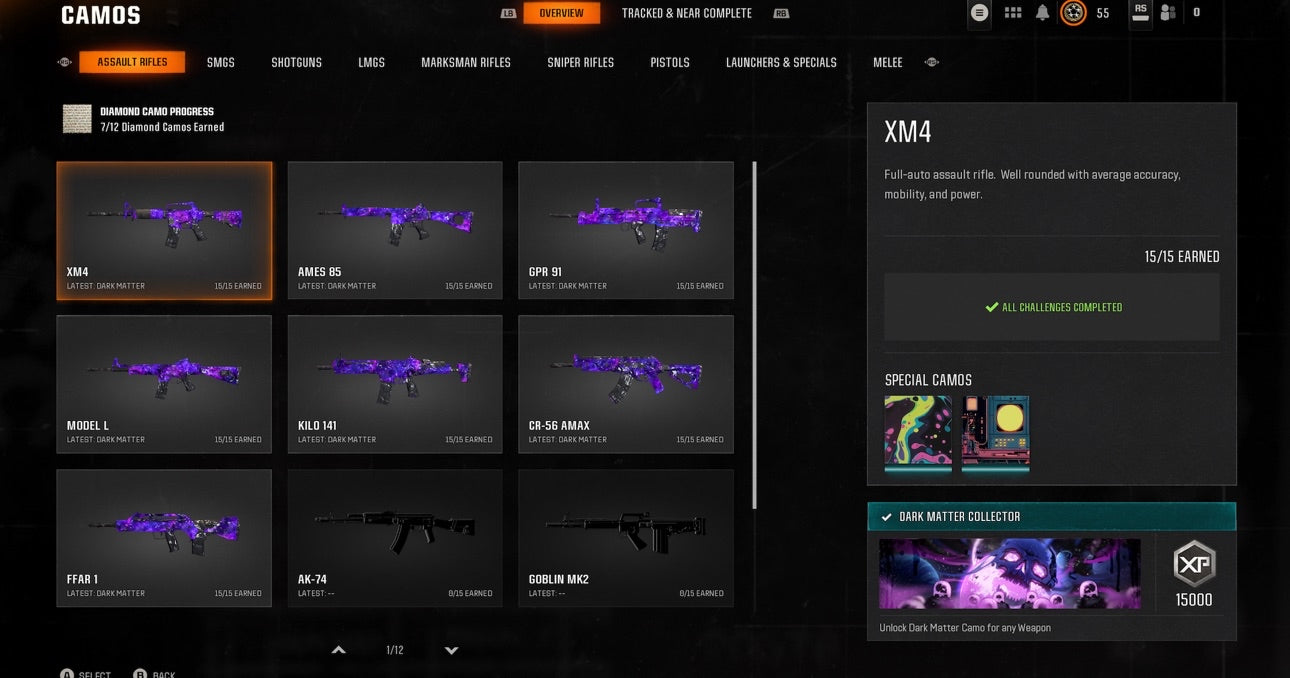Screen dimensions: 1290x678
Task: Switch to the SMGs weapon category
Action: 220,62
